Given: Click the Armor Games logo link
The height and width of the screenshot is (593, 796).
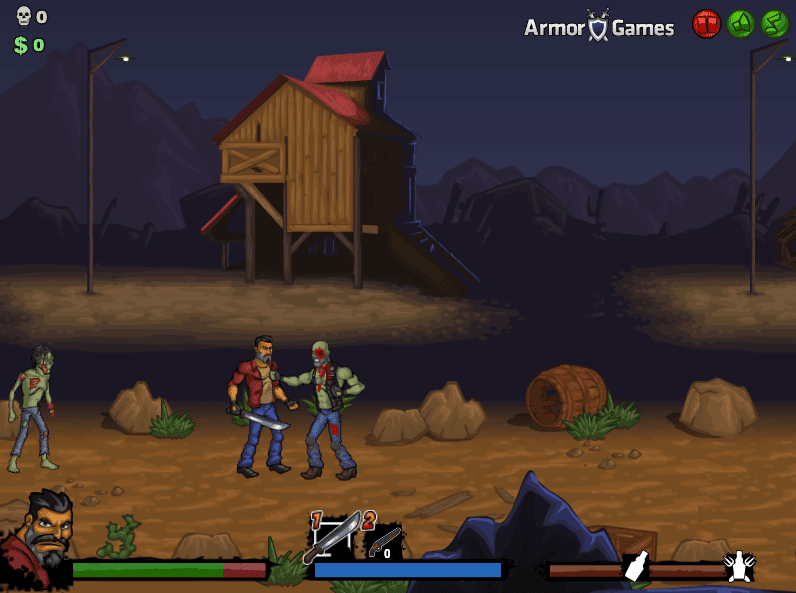Looking at the screenshot, I should pos(599,27).
